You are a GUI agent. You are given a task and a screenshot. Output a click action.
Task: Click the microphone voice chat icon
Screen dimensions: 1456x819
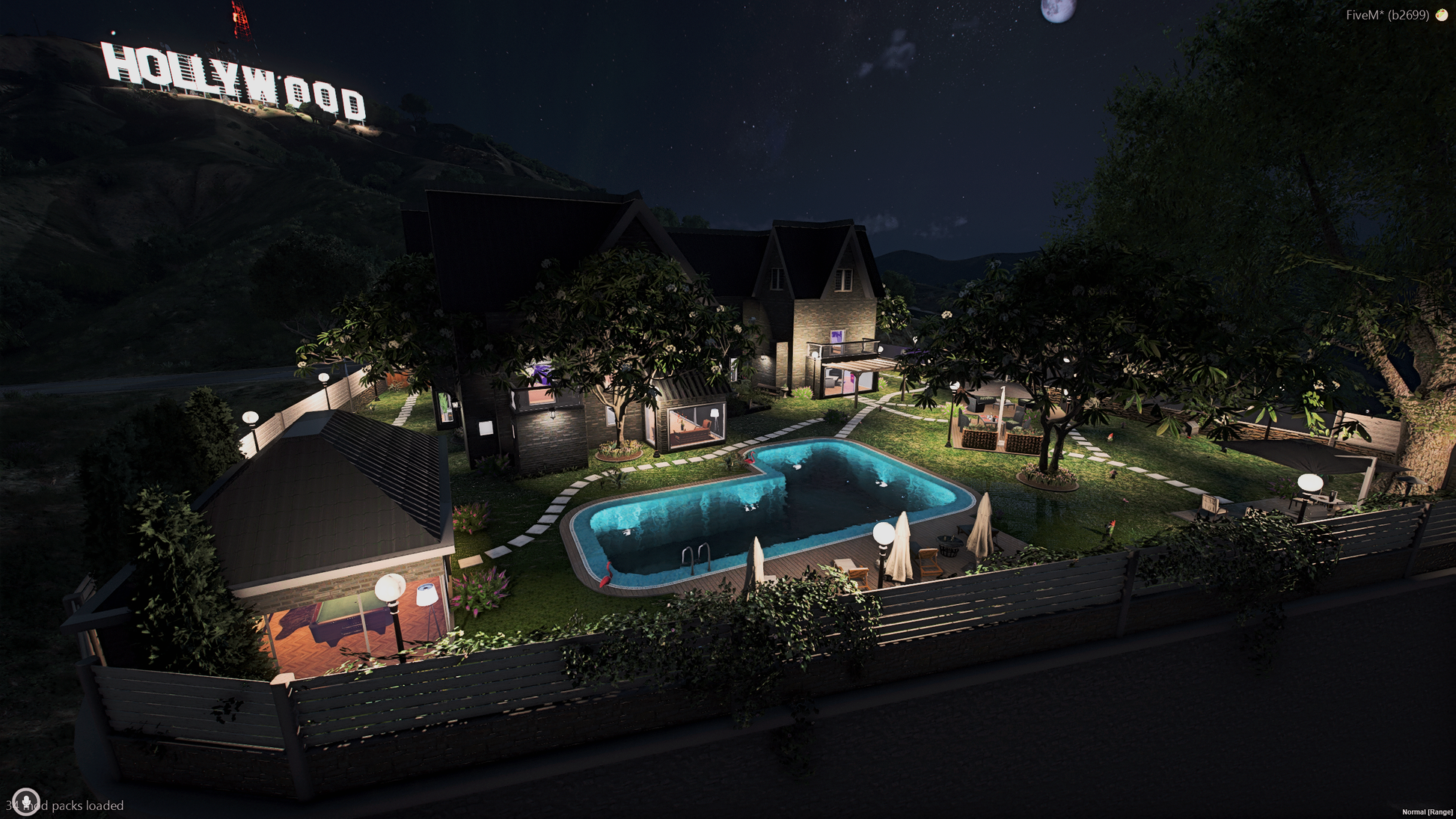(26, 802)
